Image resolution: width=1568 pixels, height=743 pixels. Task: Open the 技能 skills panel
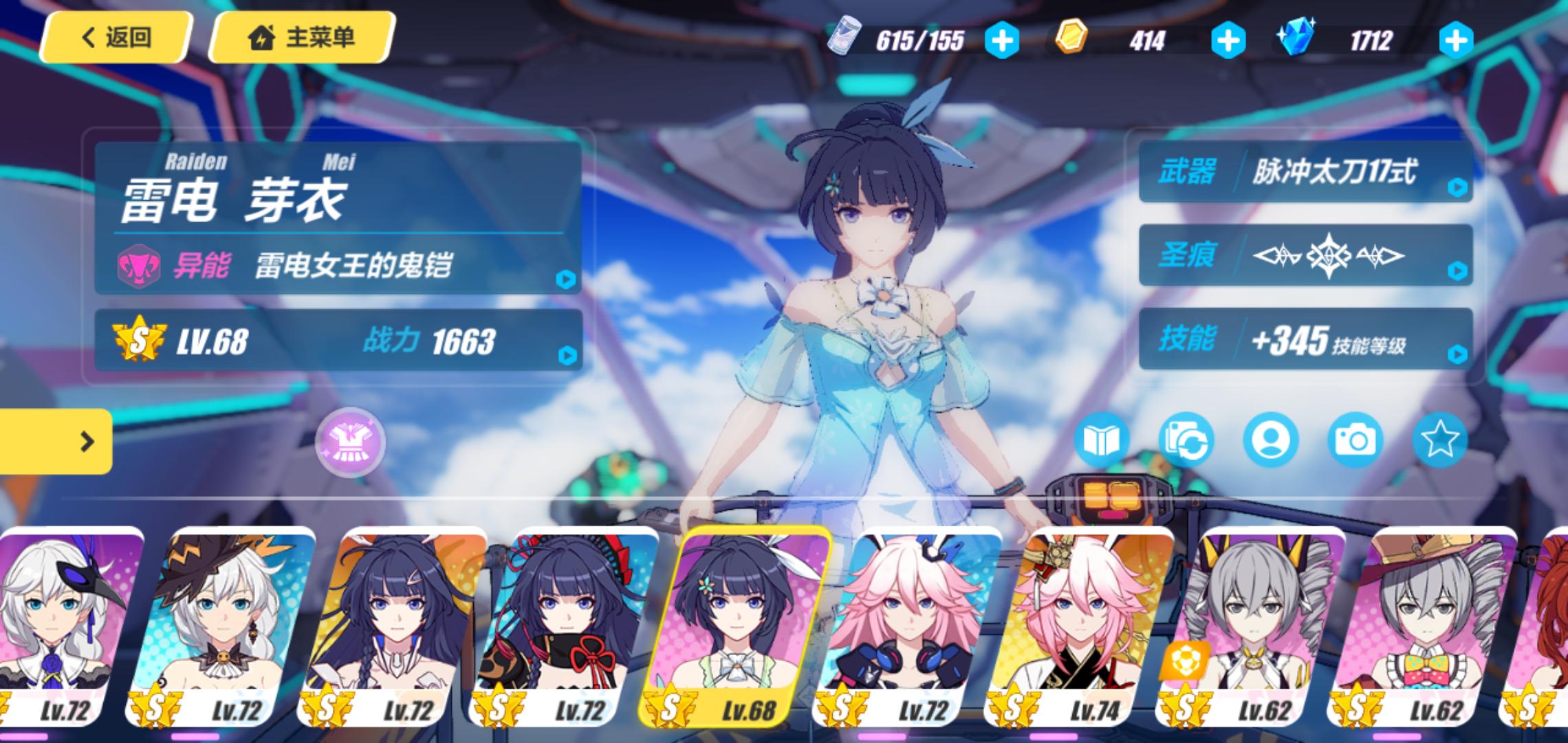(1305, 339)
